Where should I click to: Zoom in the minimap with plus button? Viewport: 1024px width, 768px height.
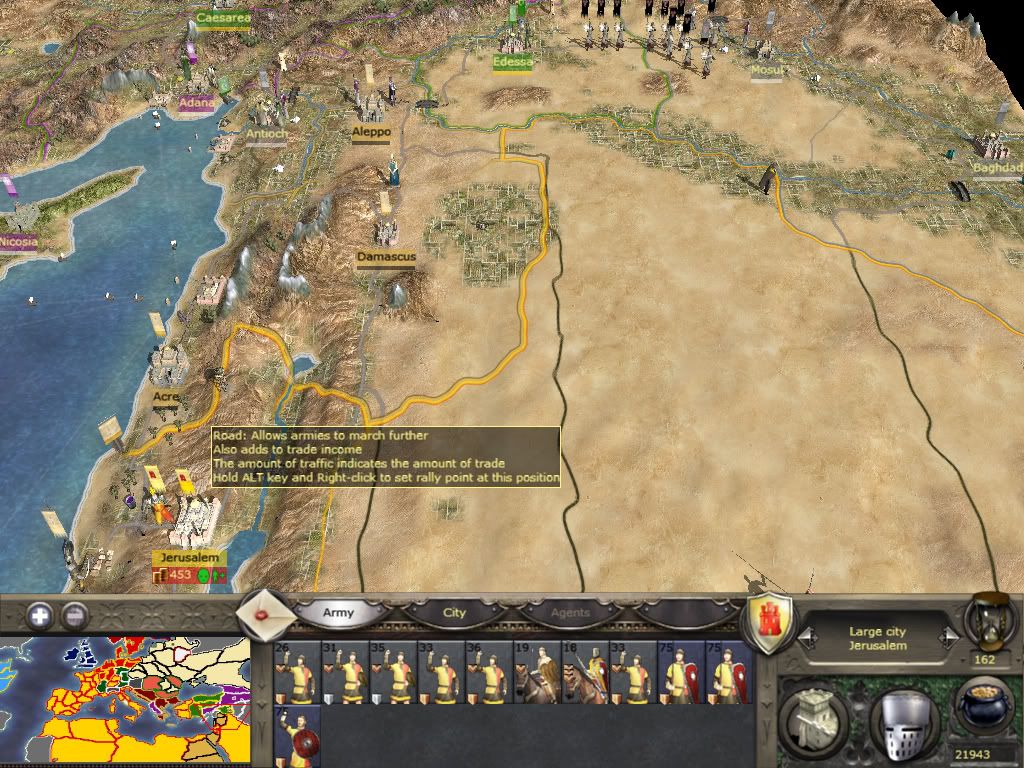click(40, 615)
